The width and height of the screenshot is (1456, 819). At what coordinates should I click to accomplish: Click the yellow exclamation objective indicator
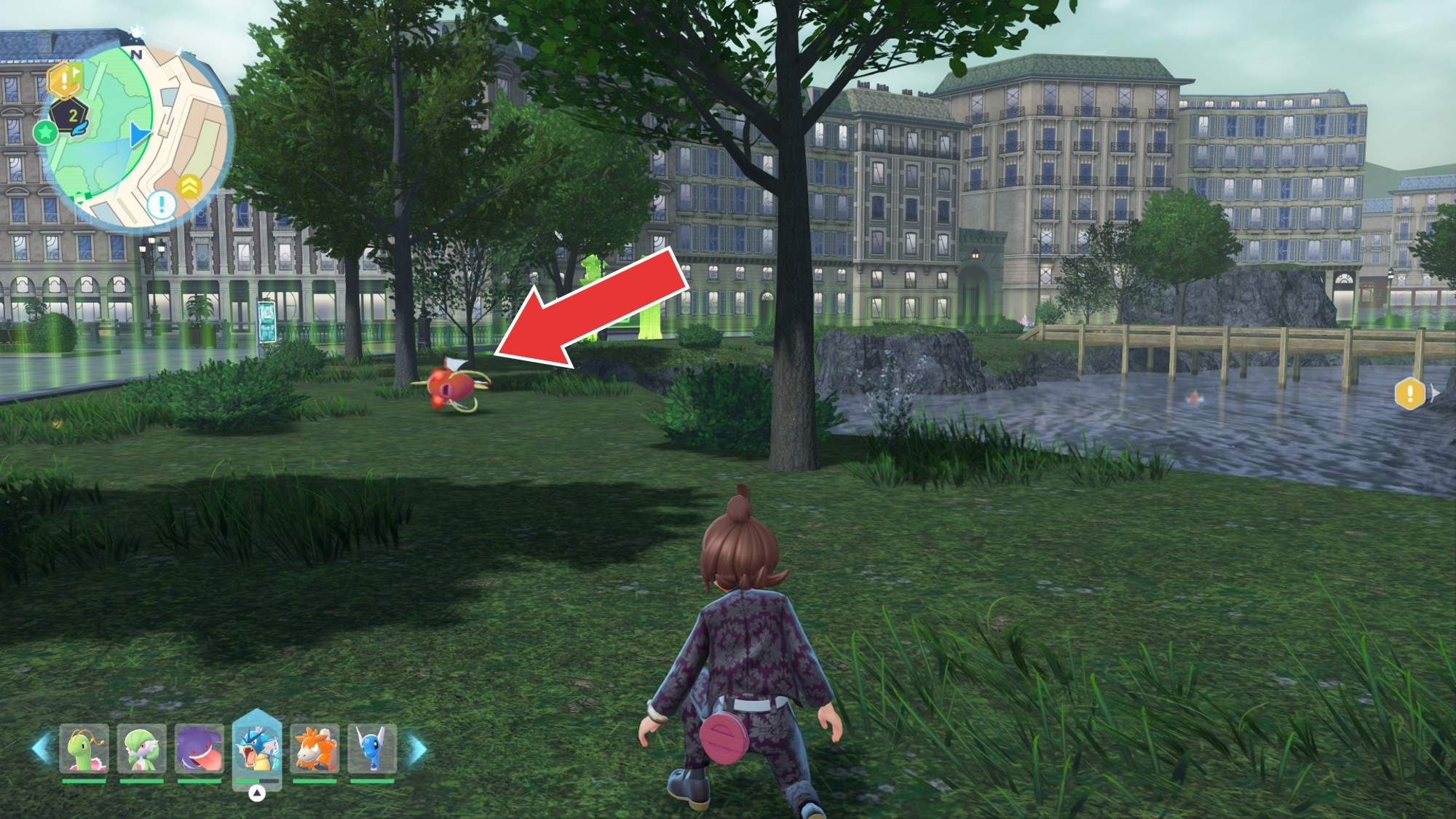(x=1410, y=394)
